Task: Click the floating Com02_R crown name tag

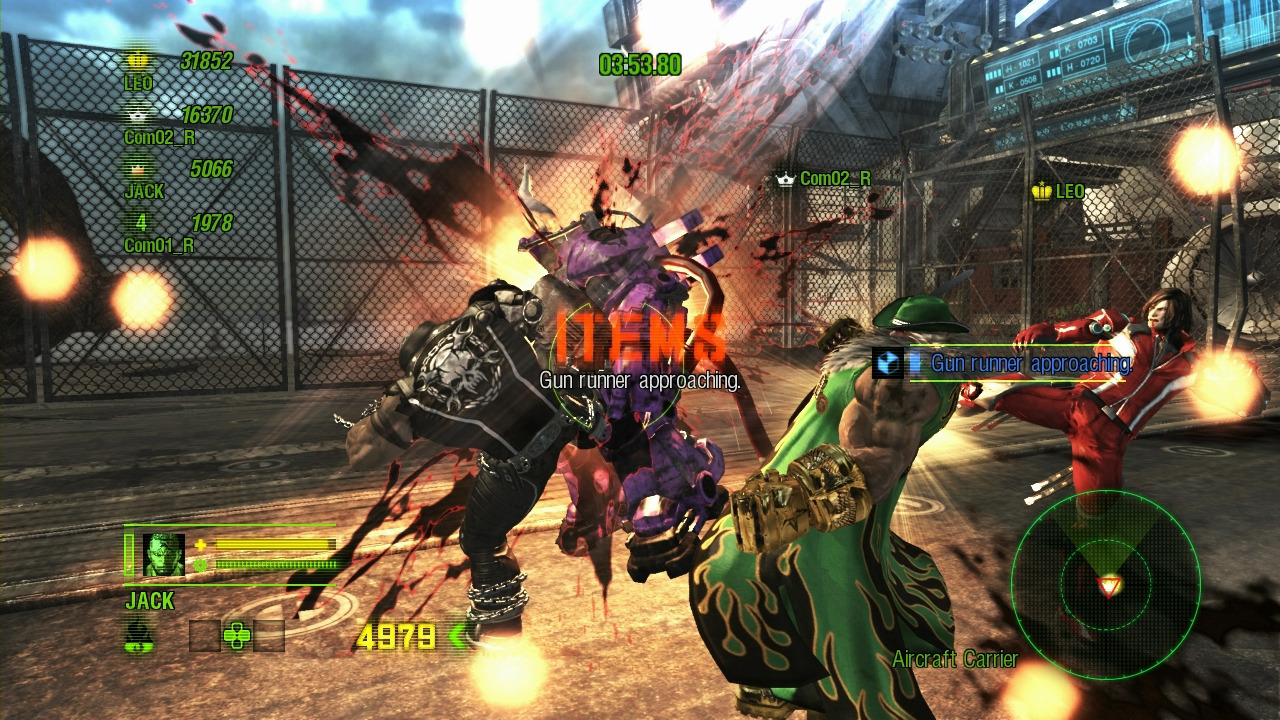Action: point(823,179)
